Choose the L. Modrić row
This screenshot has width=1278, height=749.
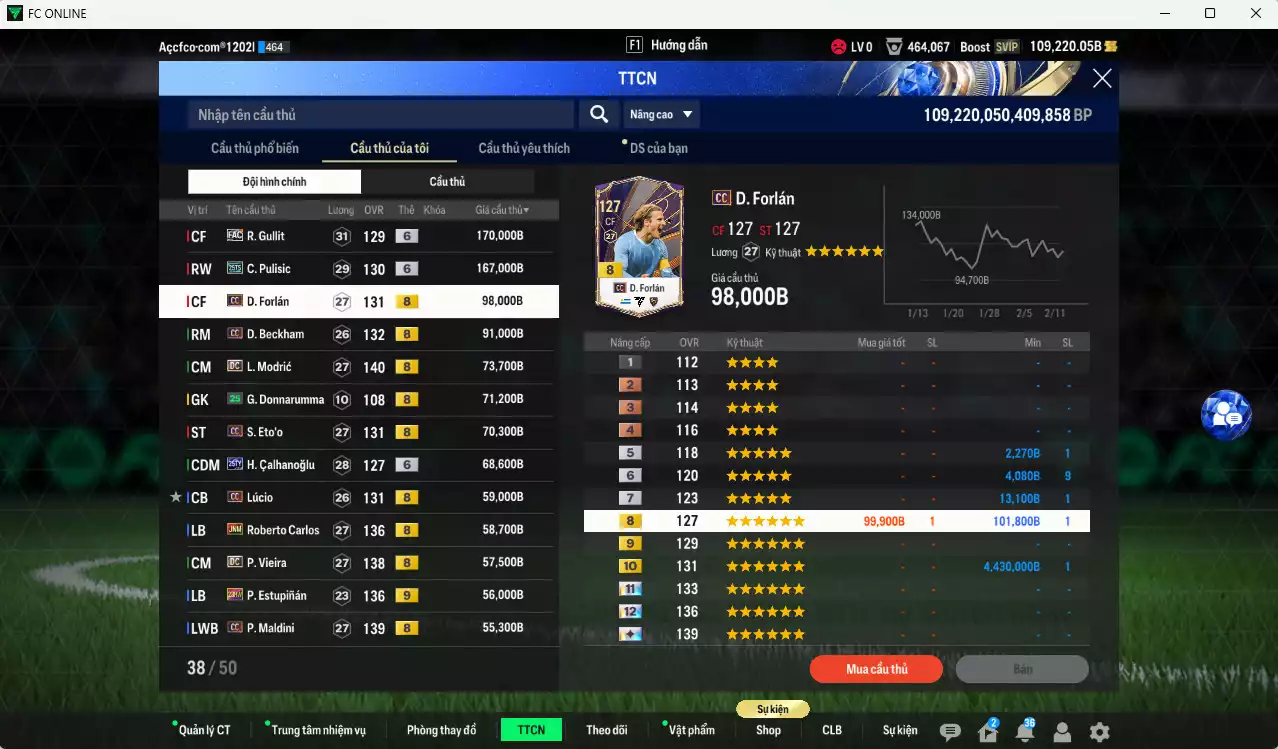pos(358,367)
